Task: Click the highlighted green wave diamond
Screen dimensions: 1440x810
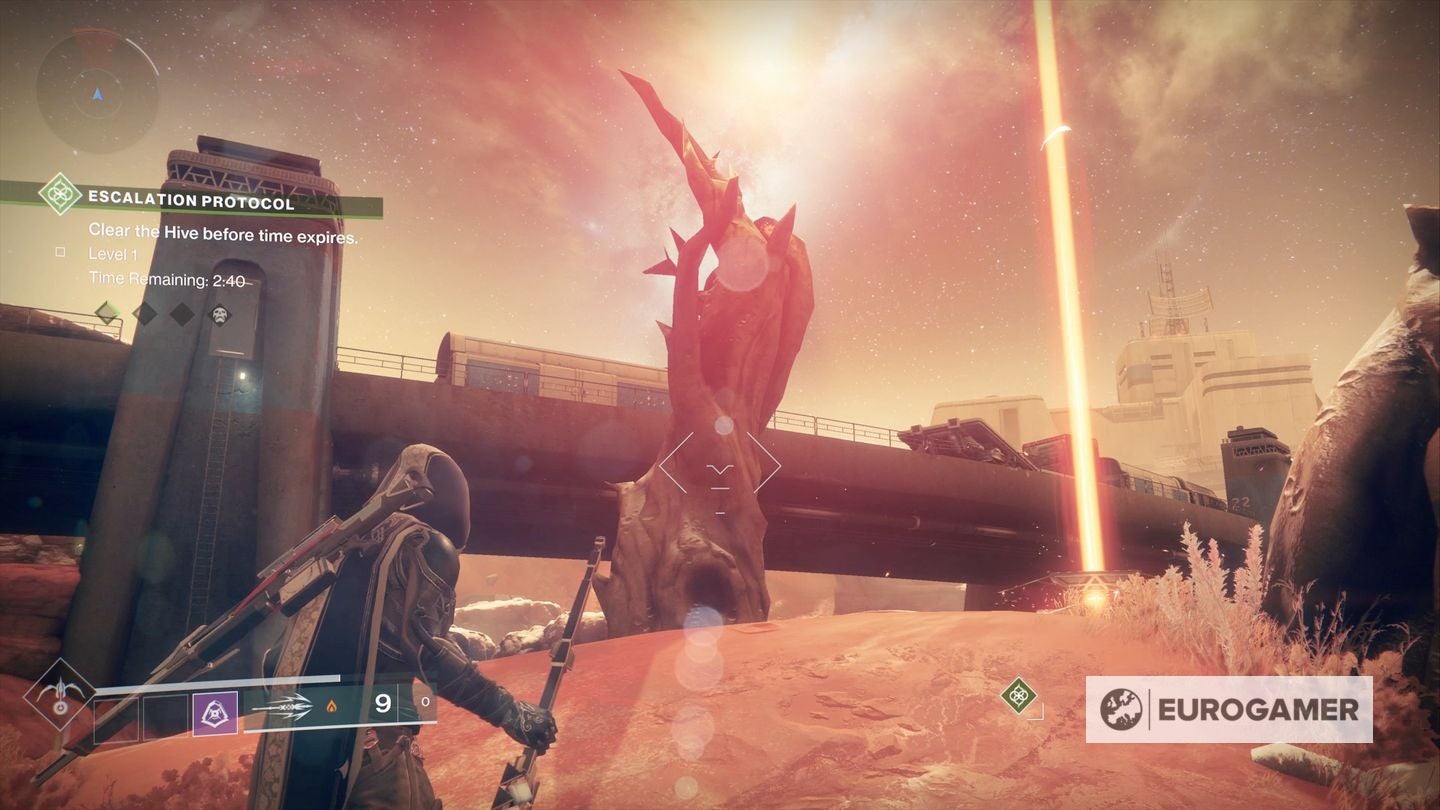Action: tap(107, 313)
